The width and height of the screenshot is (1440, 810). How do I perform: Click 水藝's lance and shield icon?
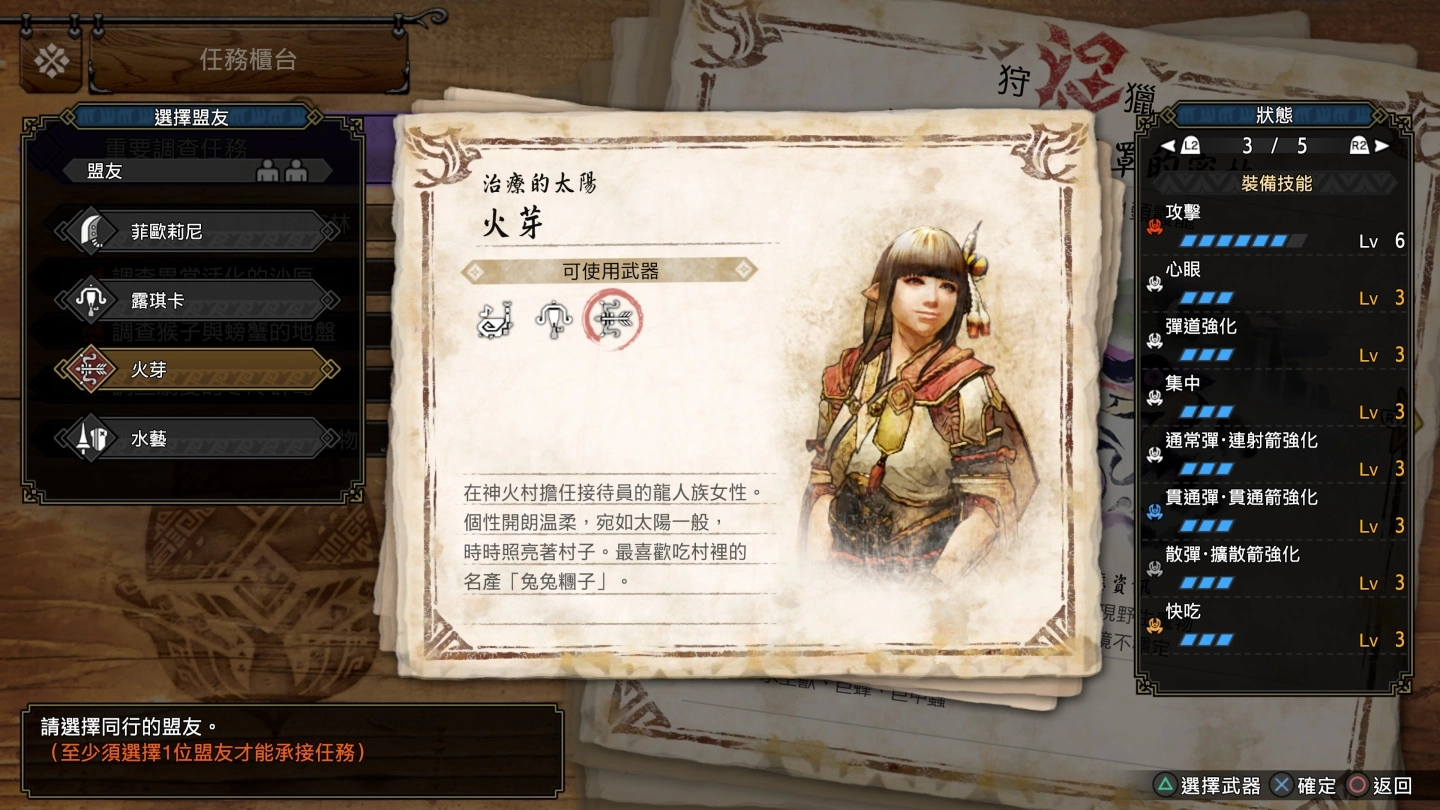tap(90, 438)
